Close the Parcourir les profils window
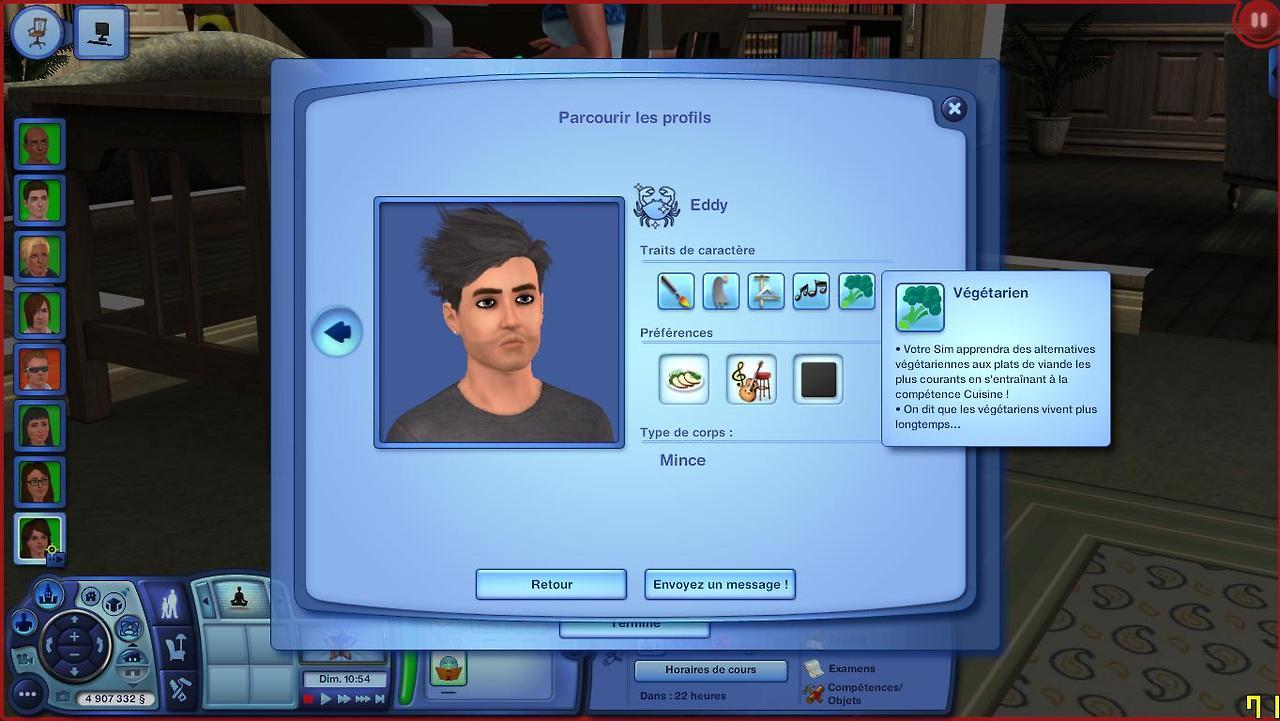Screen dimensions: 1280x721 click(x=954, y=109)
